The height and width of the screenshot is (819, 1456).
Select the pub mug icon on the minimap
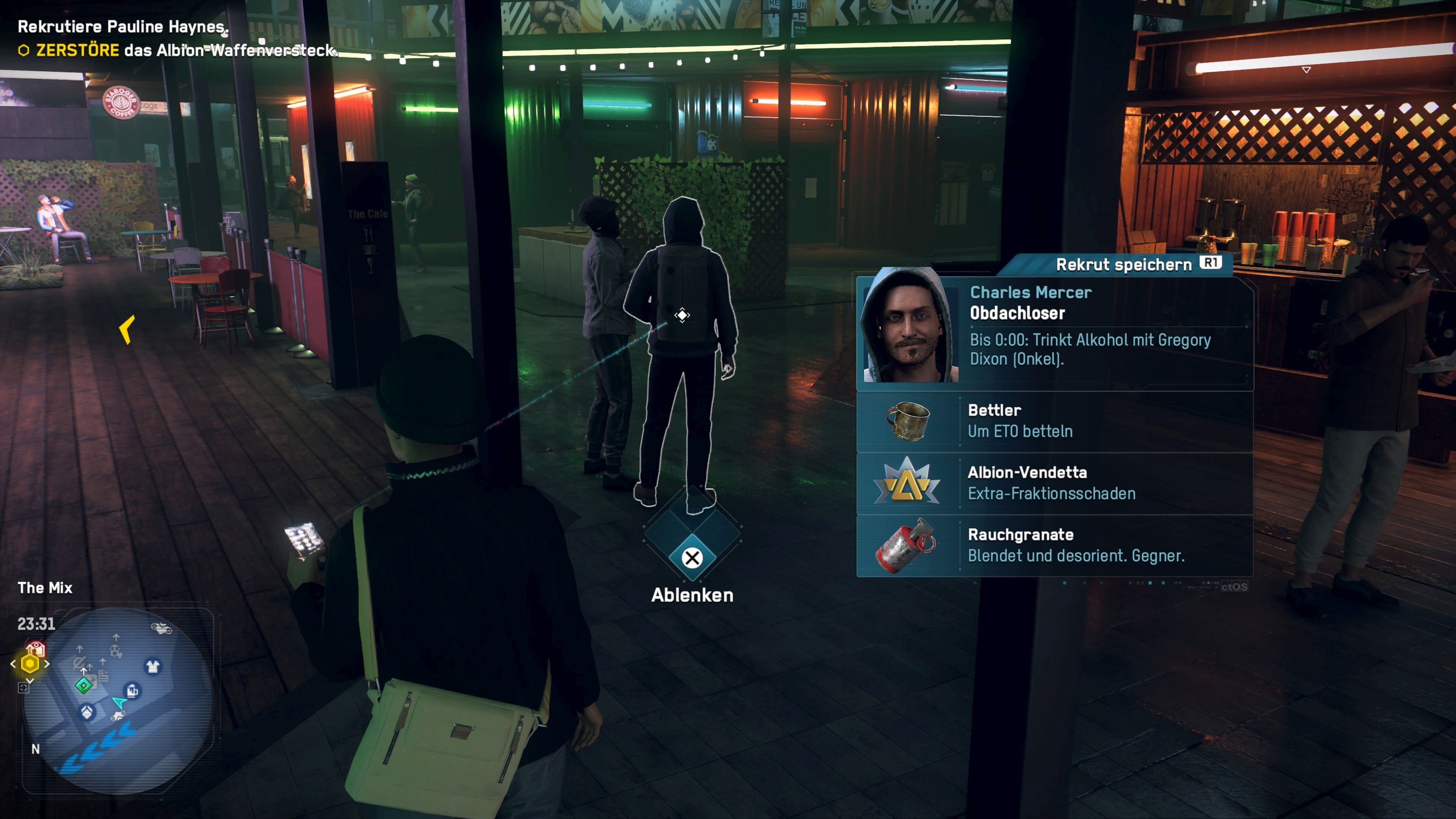[x=132, y=690]
